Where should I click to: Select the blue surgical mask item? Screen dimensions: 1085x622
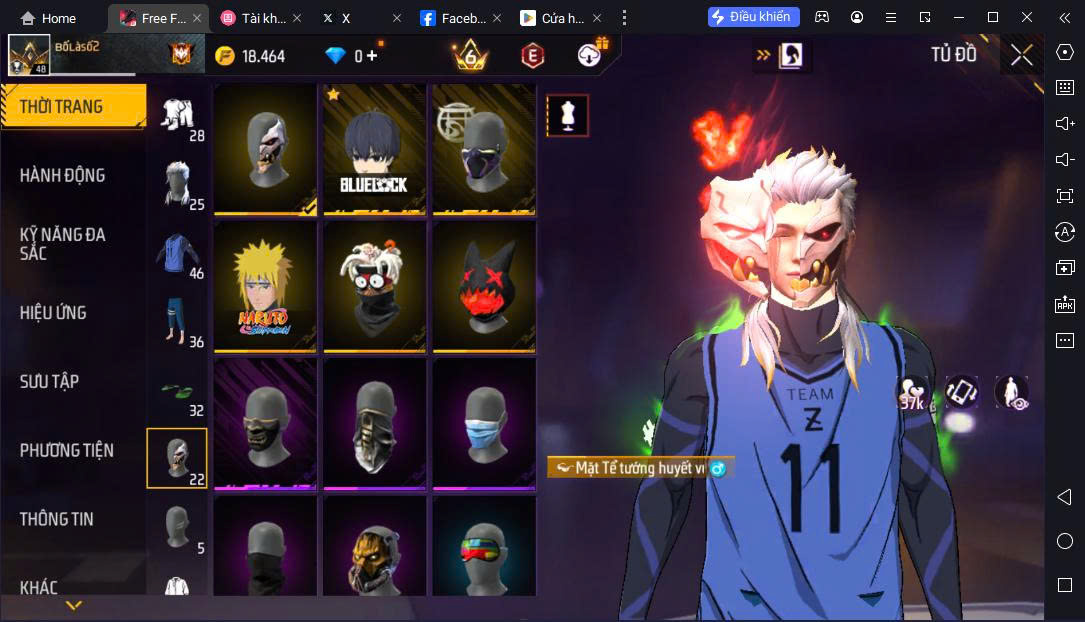click(x=484, y=423)
